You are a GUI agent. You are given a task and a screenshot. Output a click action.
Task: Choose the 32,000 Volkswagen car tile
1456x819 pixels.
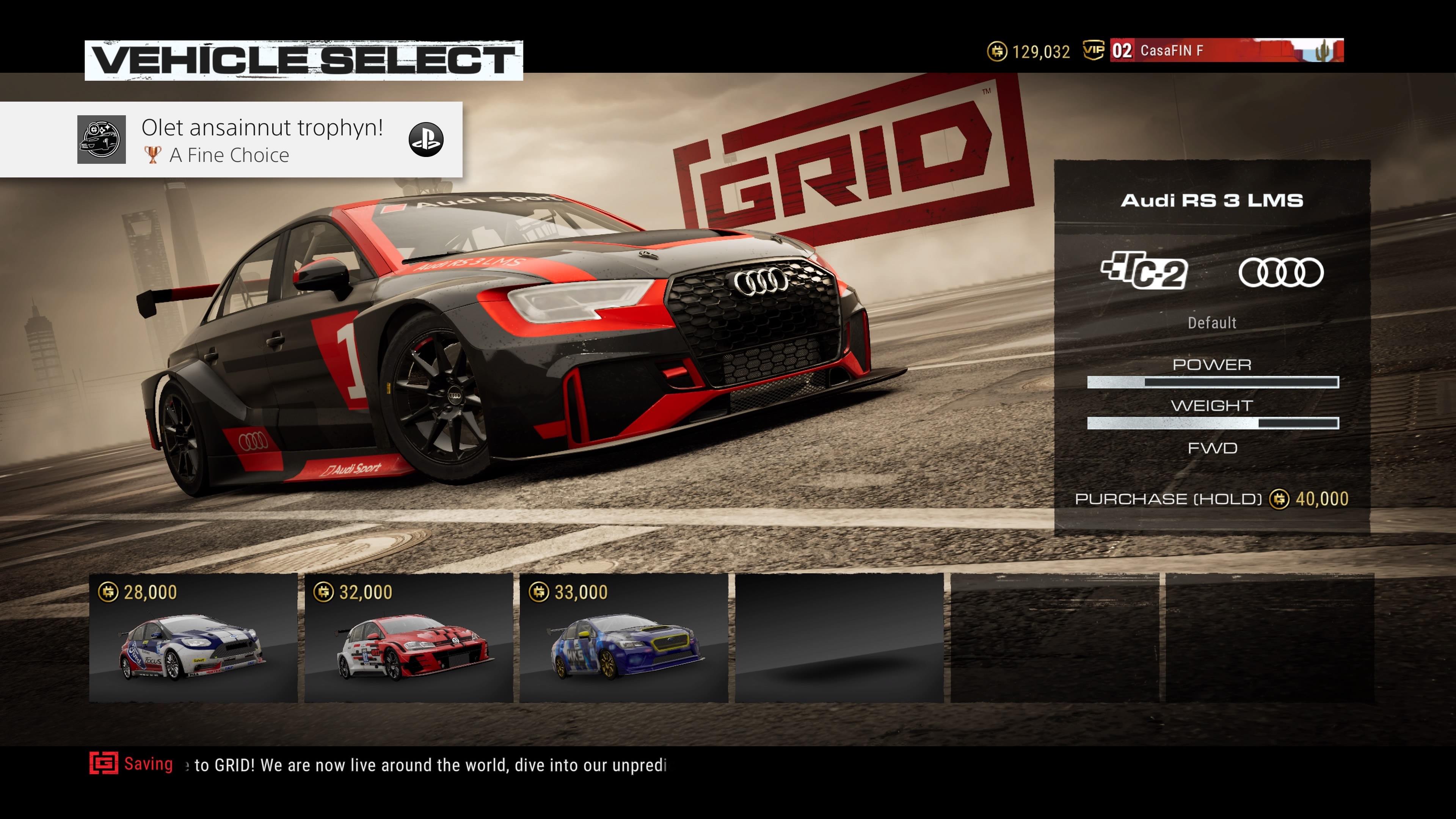409,637
